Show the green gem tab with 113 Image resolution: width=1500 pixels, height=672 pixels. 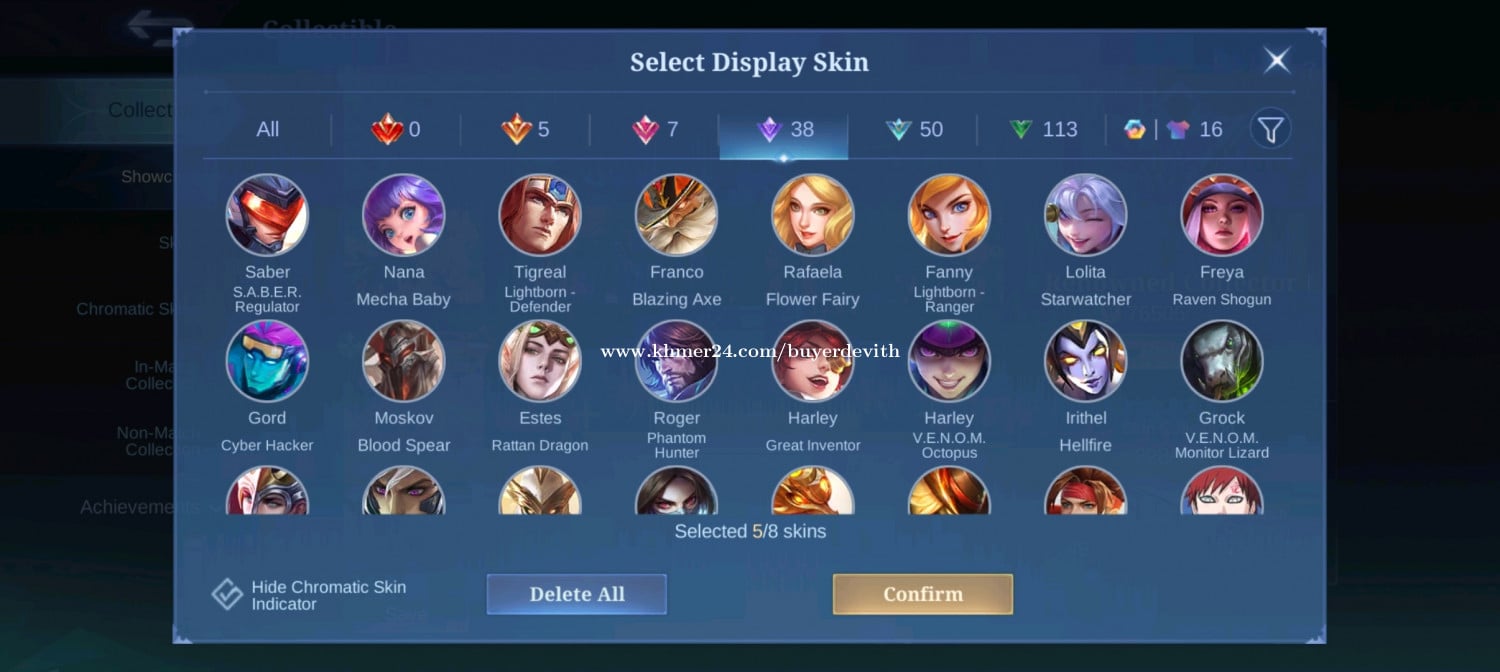(x=1042, y=130)
